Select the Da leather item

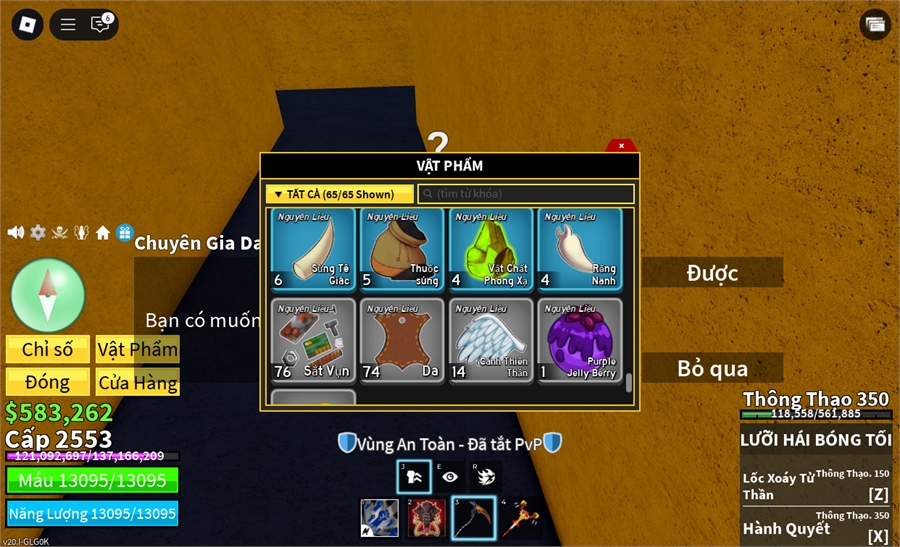[x=402, y=340]
